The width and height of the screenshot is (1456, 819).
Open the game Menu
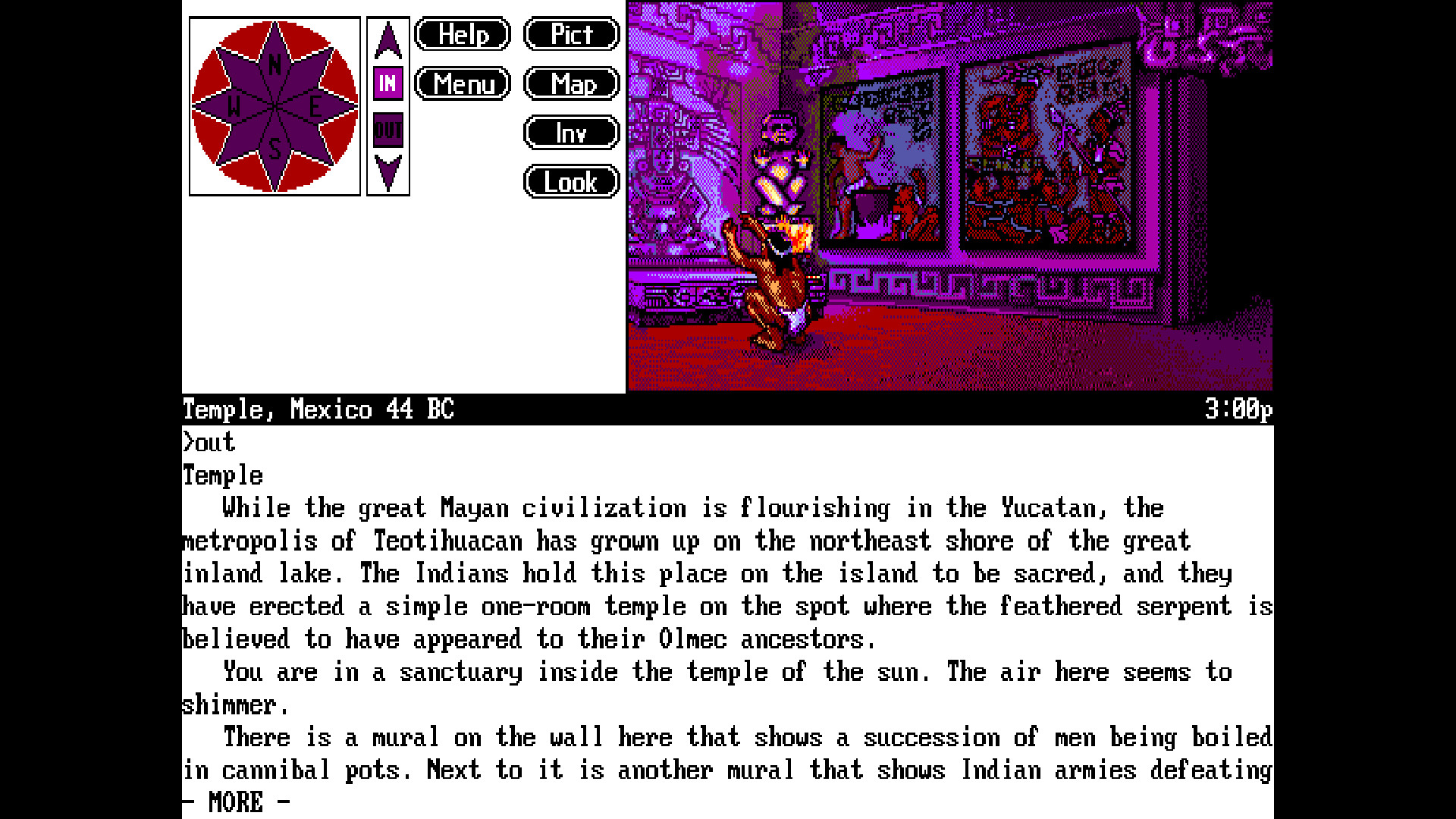(462, 84)
